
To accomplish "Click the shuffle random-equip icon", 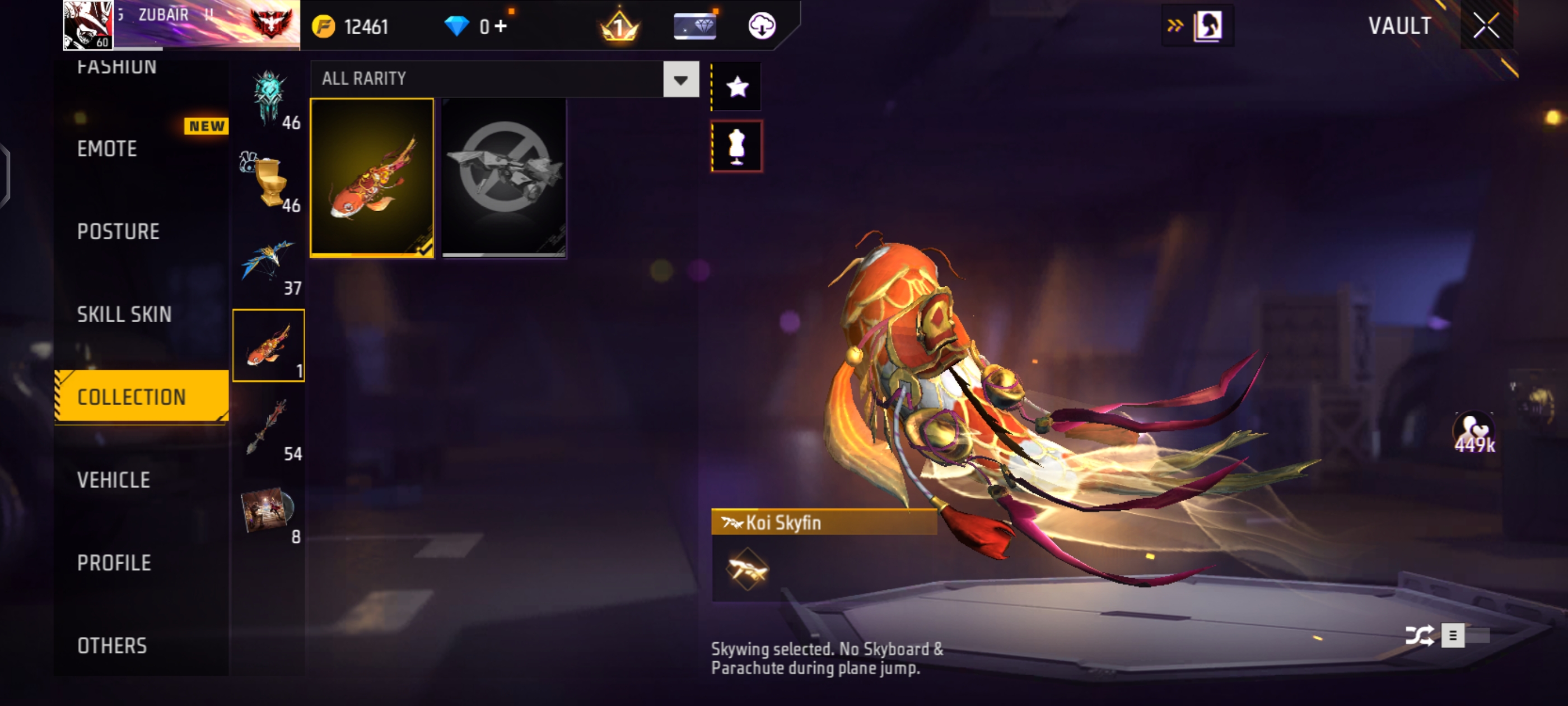I will pos(1418,635).
